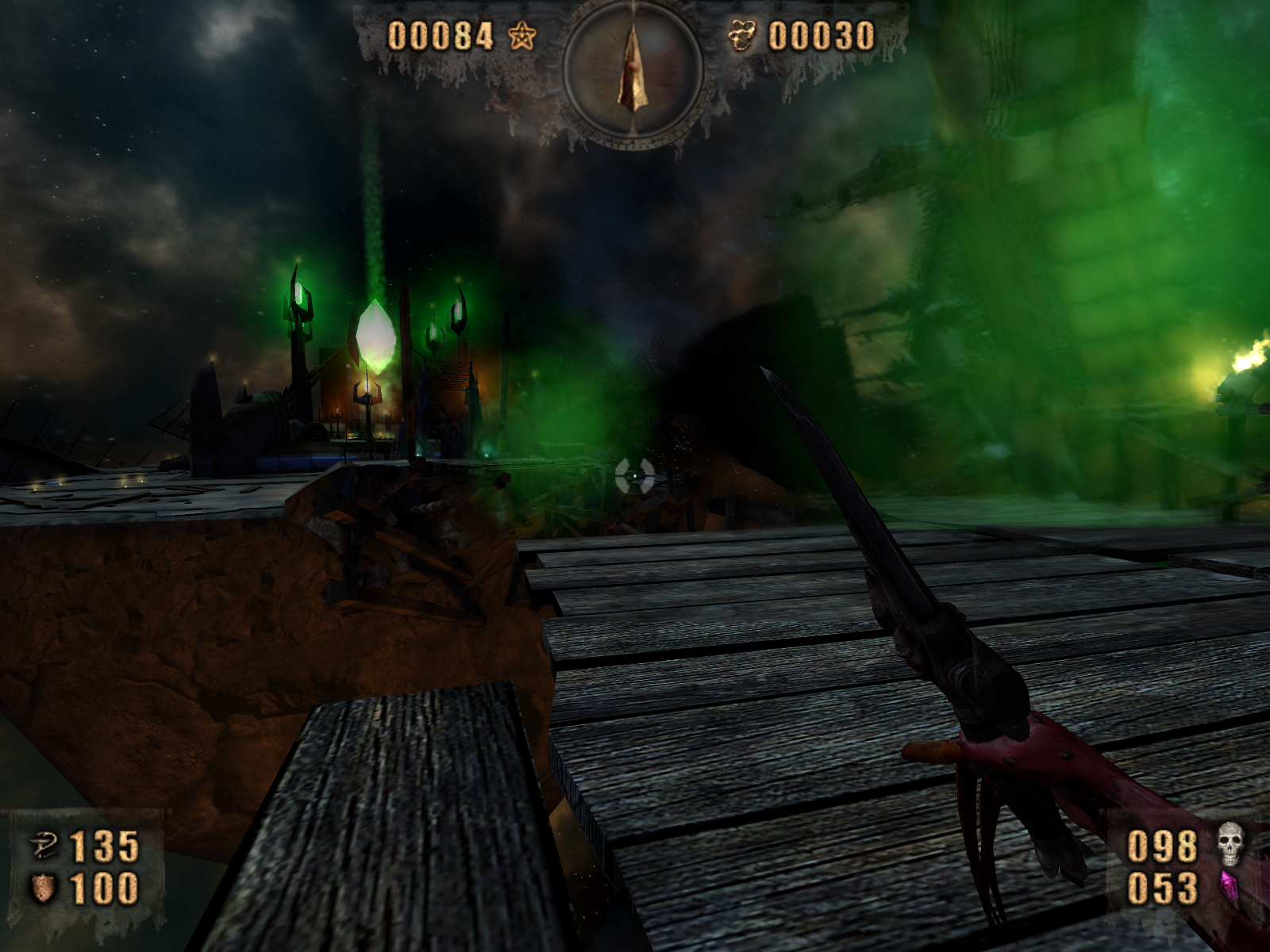Click the armor shield icon
Viewport: 1270px width, 952px height.
tap(43, 888)
